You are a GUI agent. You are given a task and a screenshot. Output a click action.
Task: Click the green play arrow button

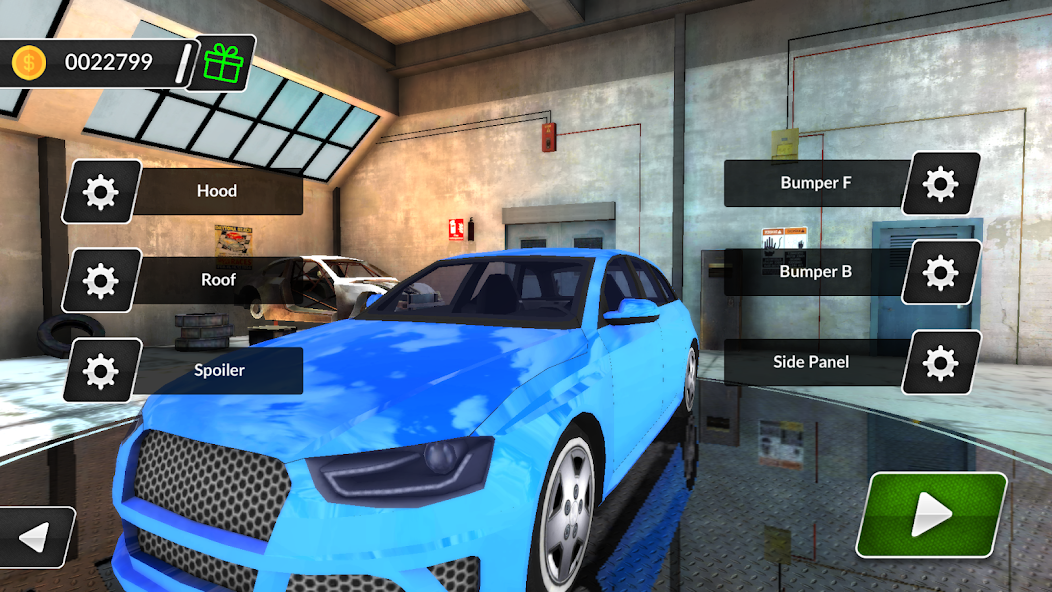(x=931, y=515)
